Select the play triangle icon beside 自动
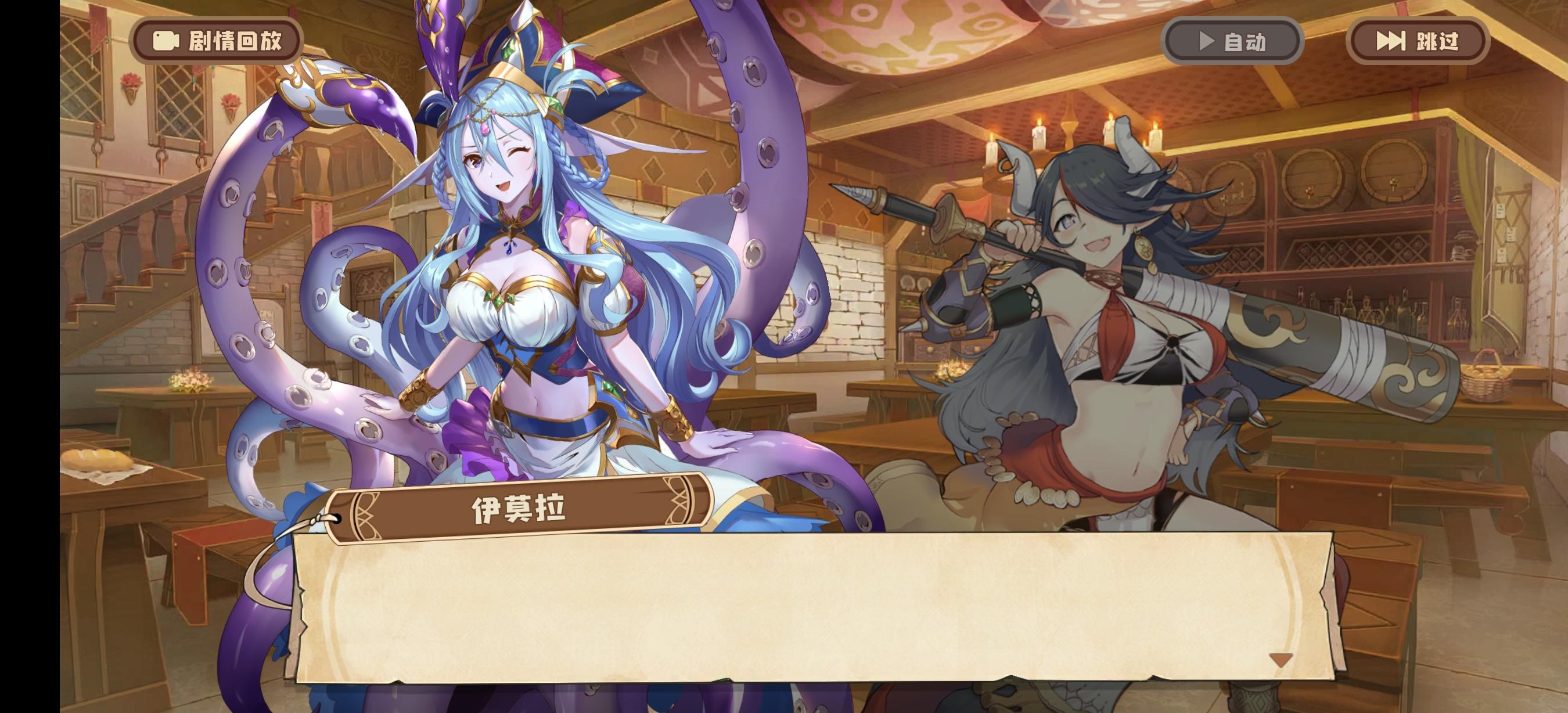This screenshot has width=1568, height=713. click(1207, 42)
